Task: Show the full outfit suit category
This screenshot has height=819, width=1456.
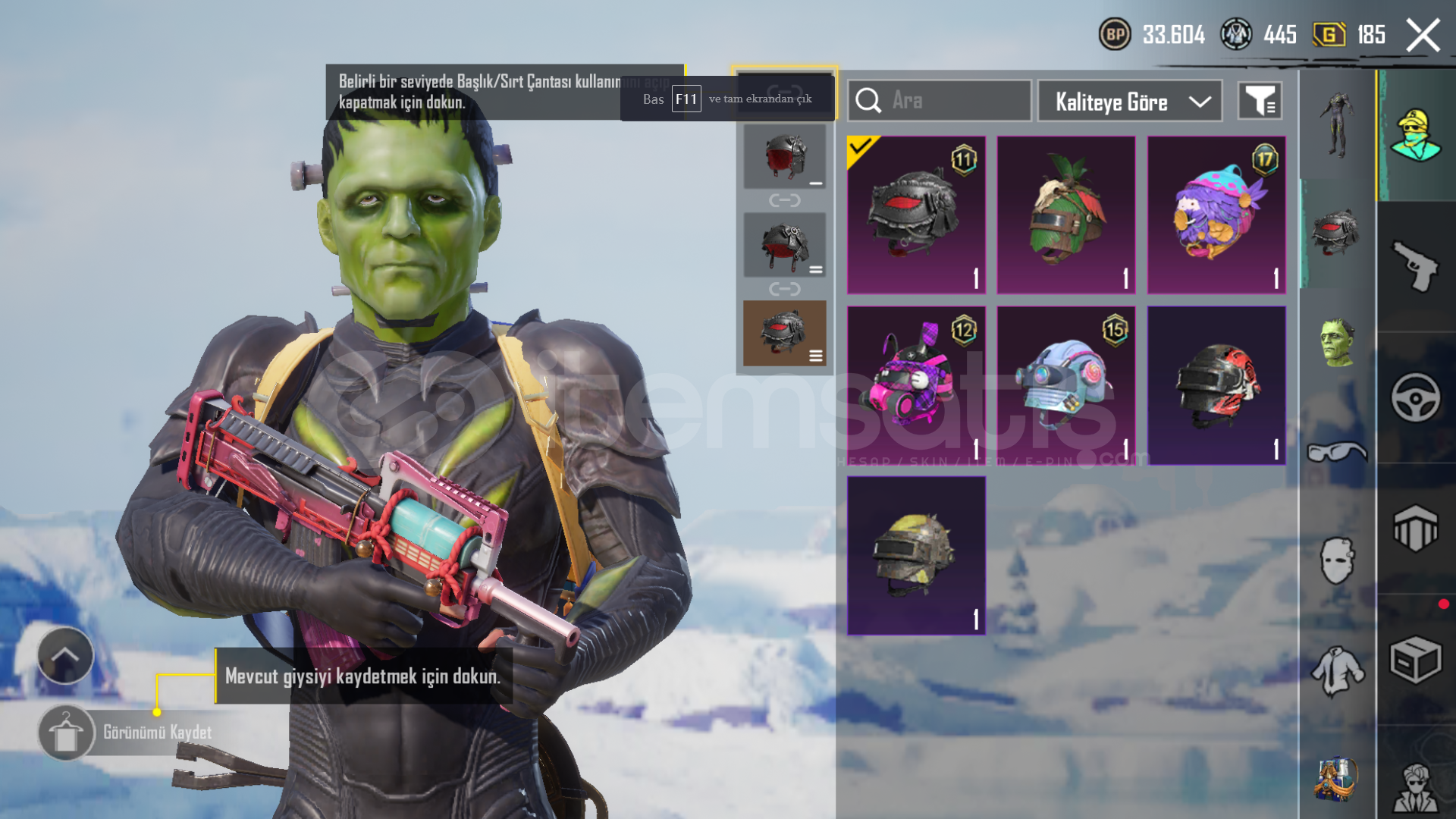Action: 1337,125
